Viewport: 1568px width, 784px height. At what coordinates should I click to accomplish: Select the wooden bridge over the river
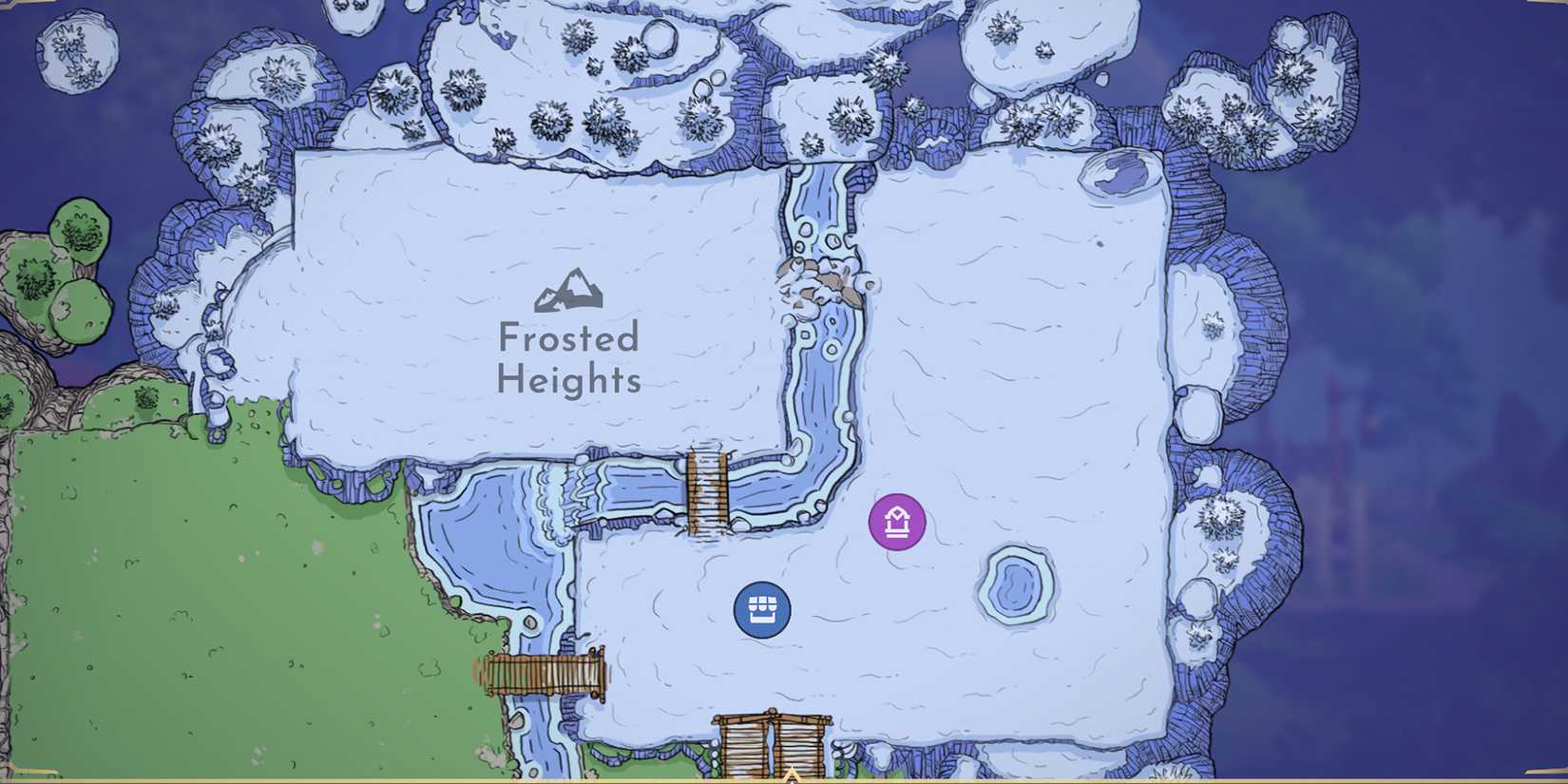click(x=706, y=489)
